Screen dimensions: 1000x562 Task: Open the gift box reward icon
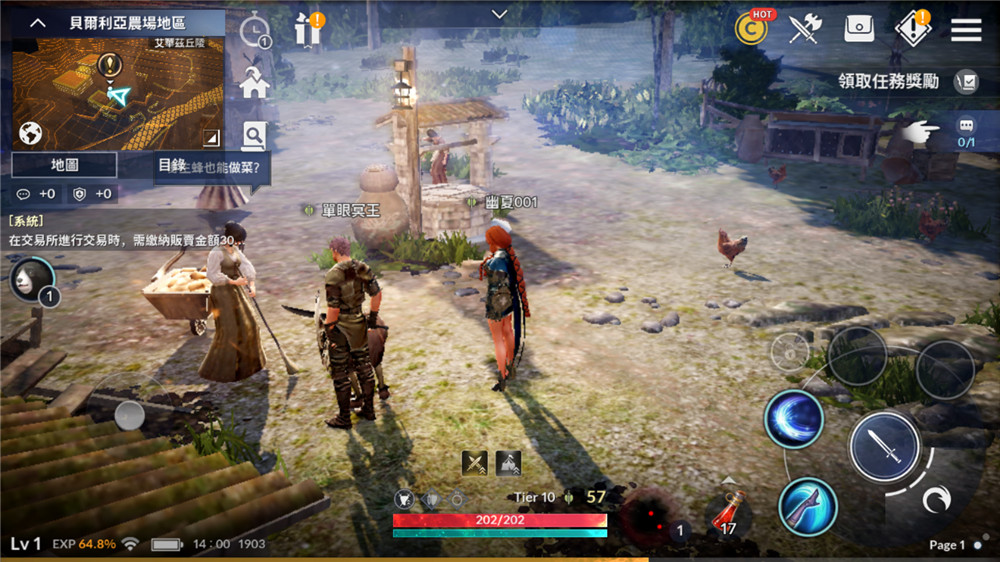308,31
